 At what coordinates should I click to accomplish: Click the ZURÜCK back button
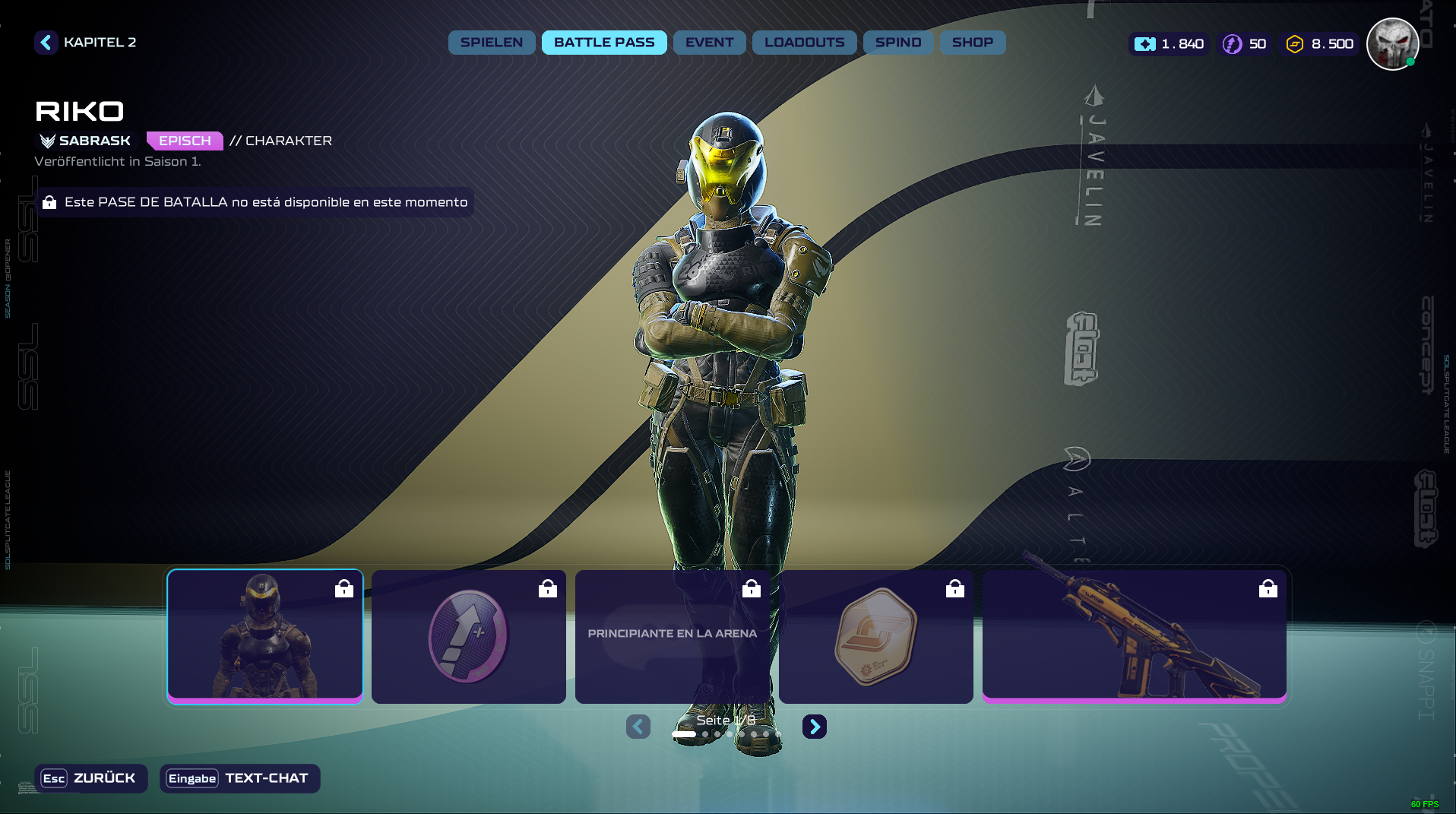pyautogui.click(x=90, y=778)
